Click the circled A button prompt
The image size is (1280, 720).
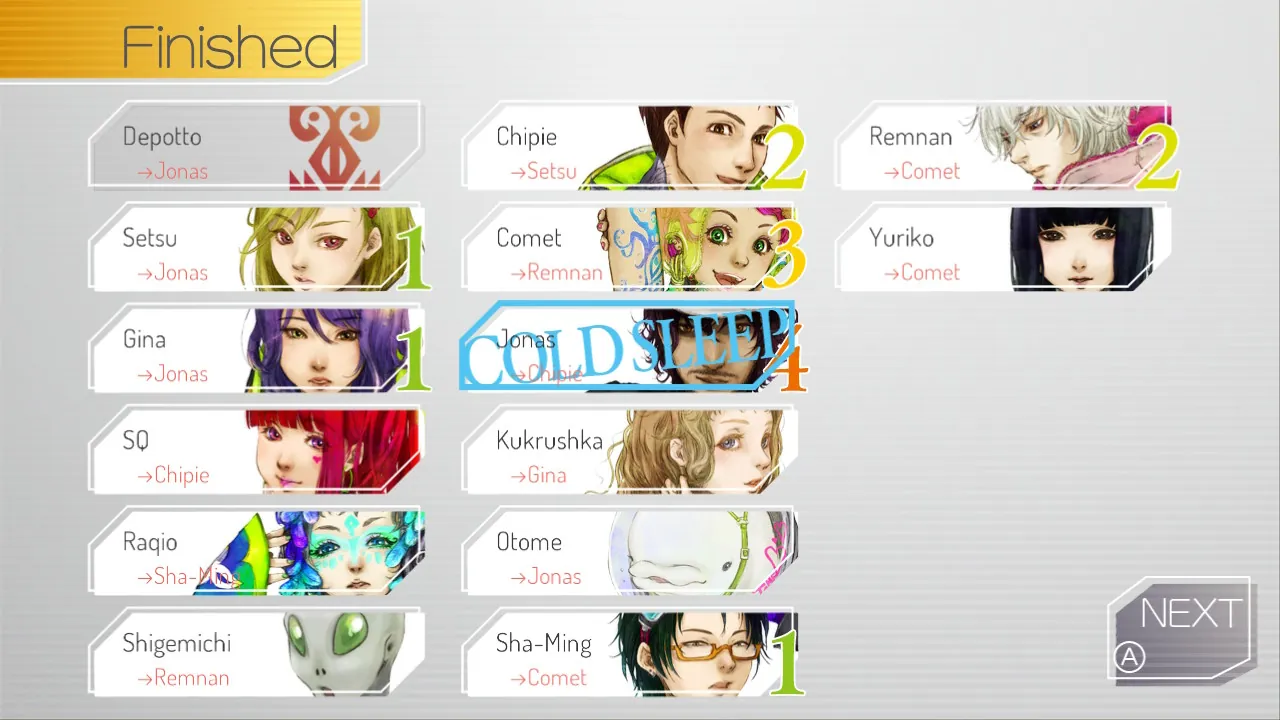[1129, 658]
